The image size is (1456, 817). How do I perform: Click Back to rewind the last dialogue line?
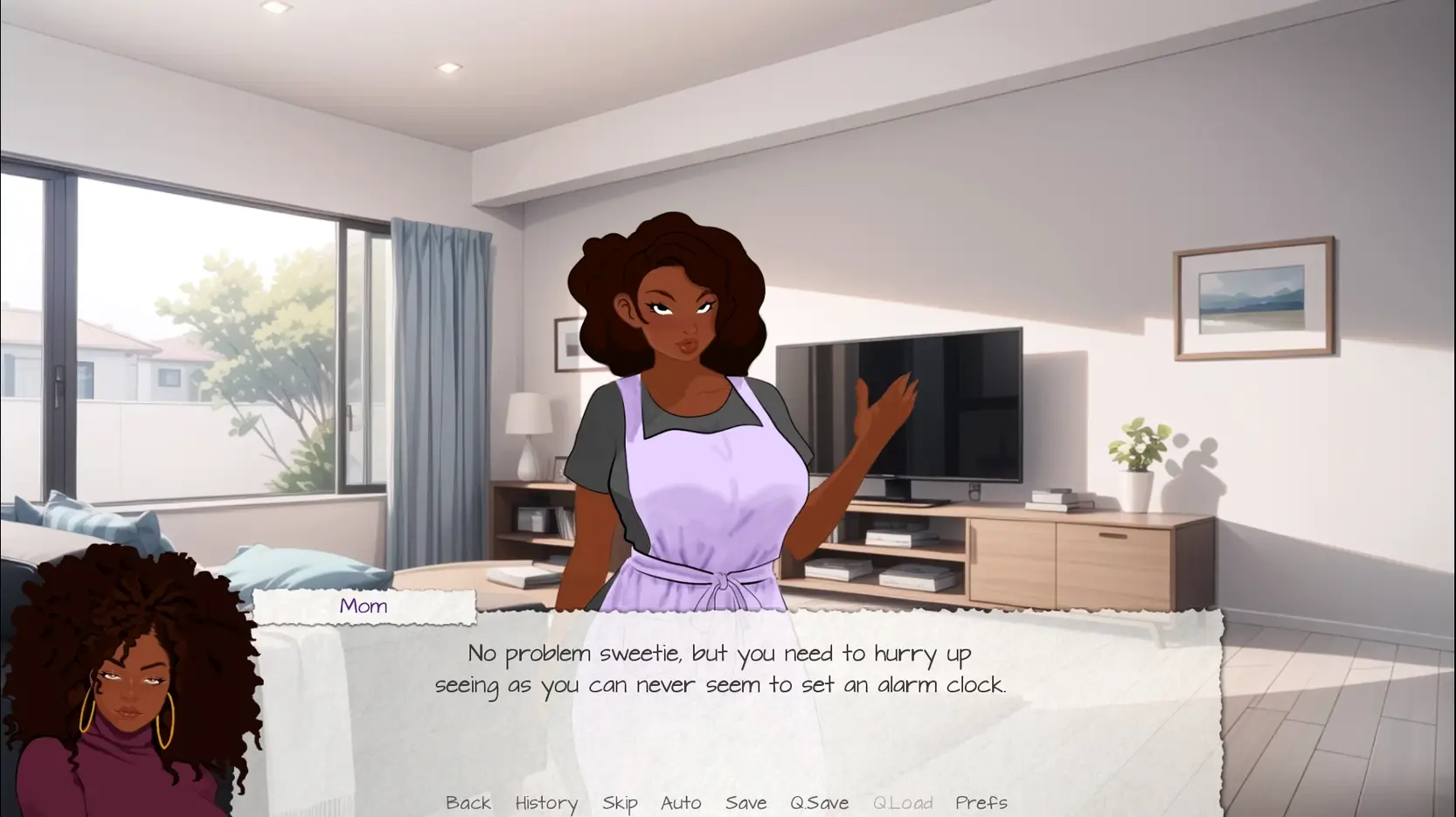pyautogui.click(x=468, y=803)
